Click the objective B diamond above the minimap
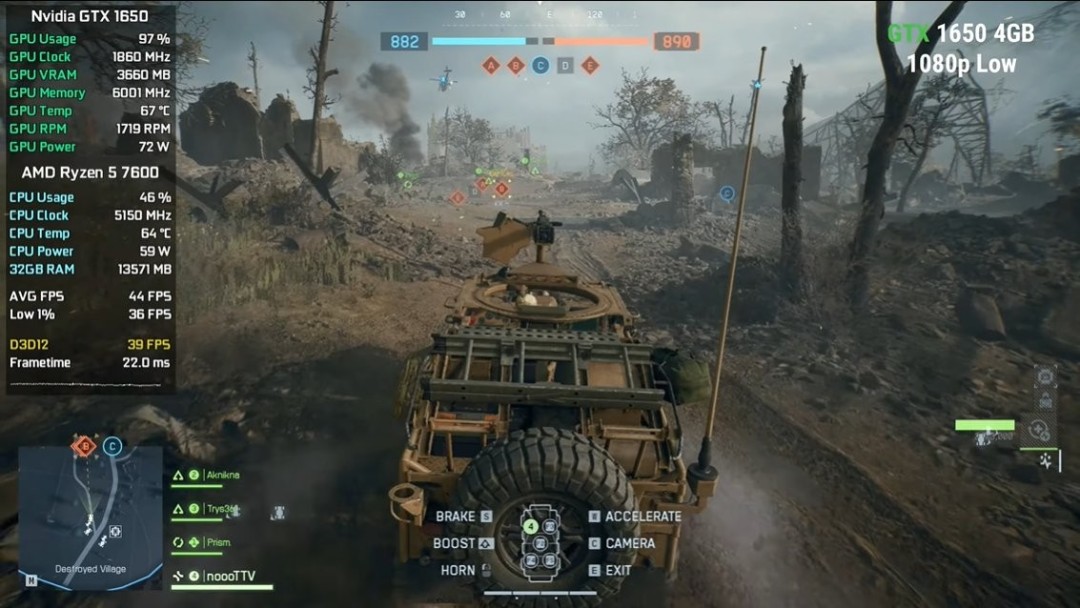This screenshot has width=1080, height=608. [x=85, y=446]
